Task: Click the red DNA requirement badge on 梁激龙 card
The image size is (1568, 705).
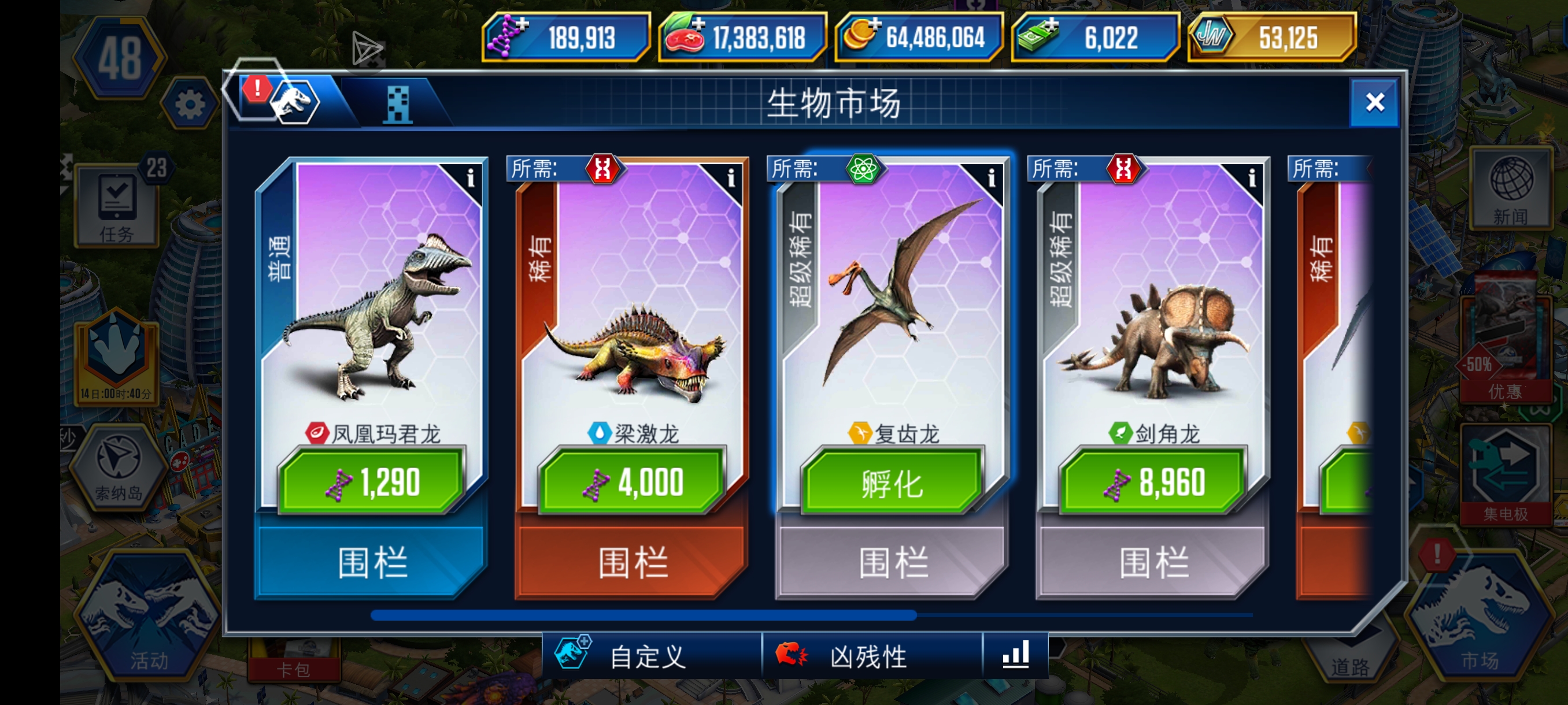Action: 602,169
